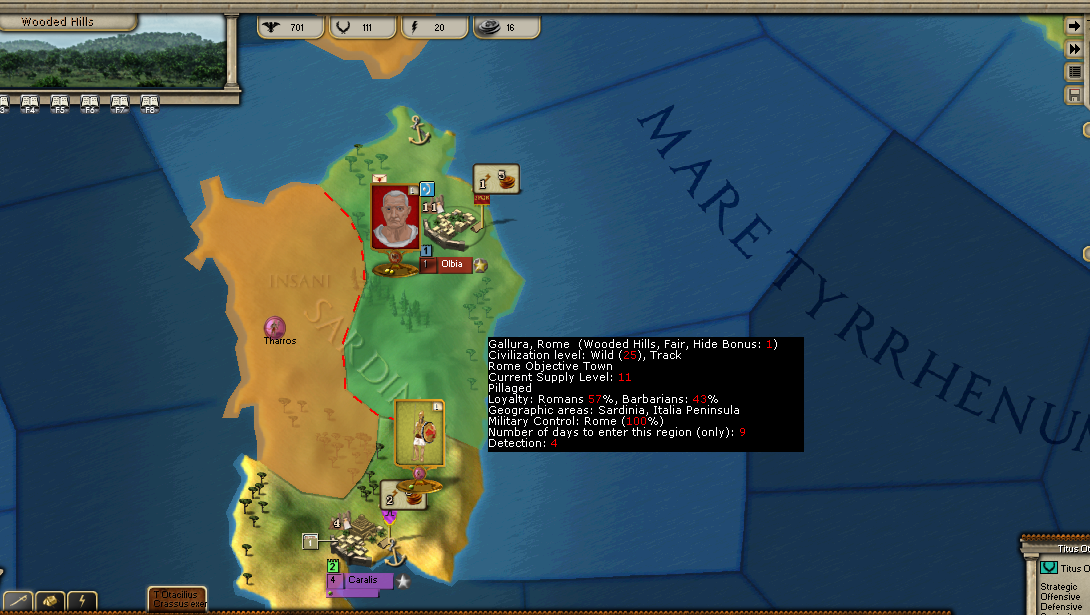The image size is (1090, 615).
Task: Open the ledger list button
Action: (x=1075, y=72)
